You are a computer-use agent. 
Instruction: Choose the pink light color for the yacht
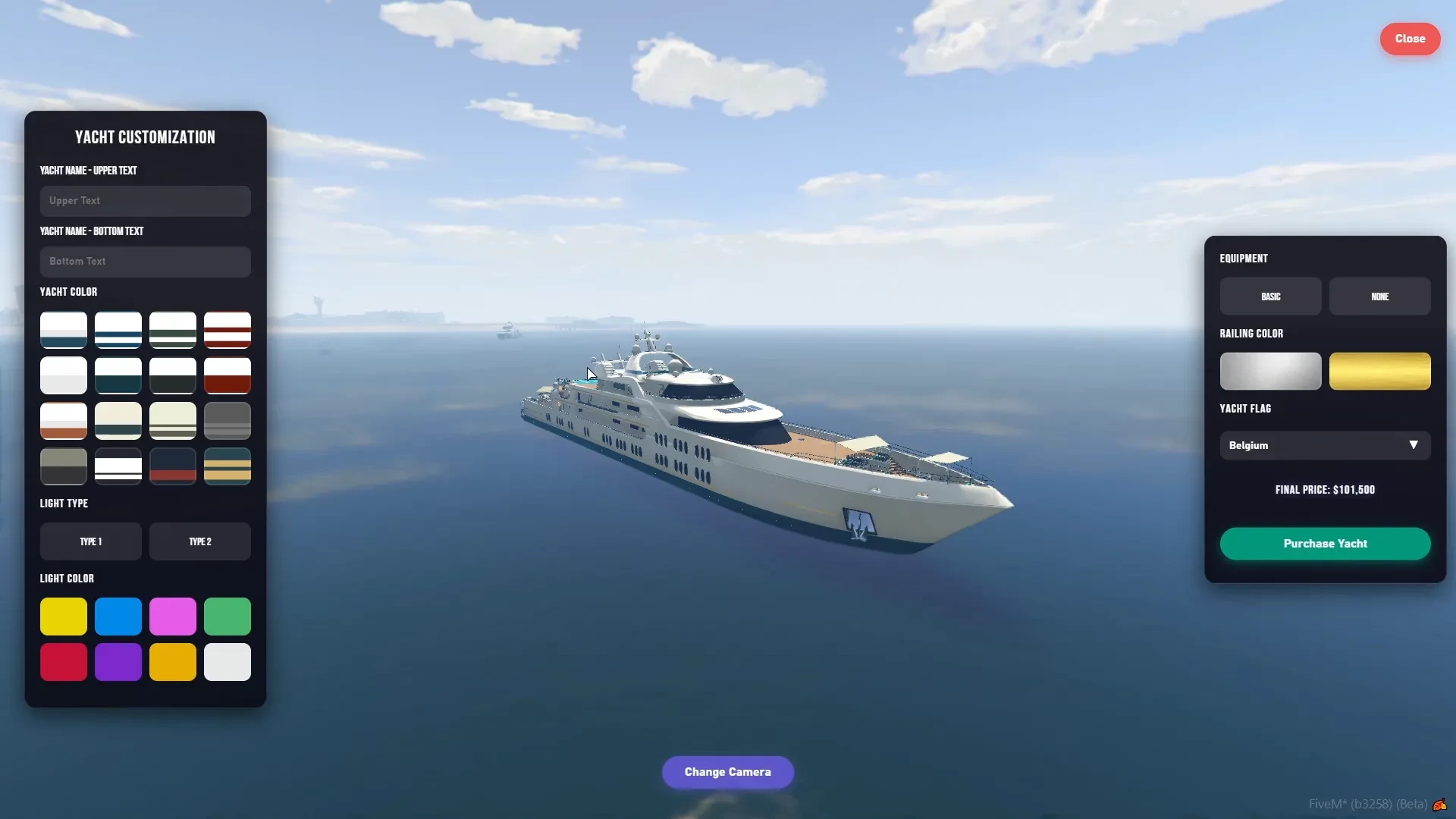[173, 617]
